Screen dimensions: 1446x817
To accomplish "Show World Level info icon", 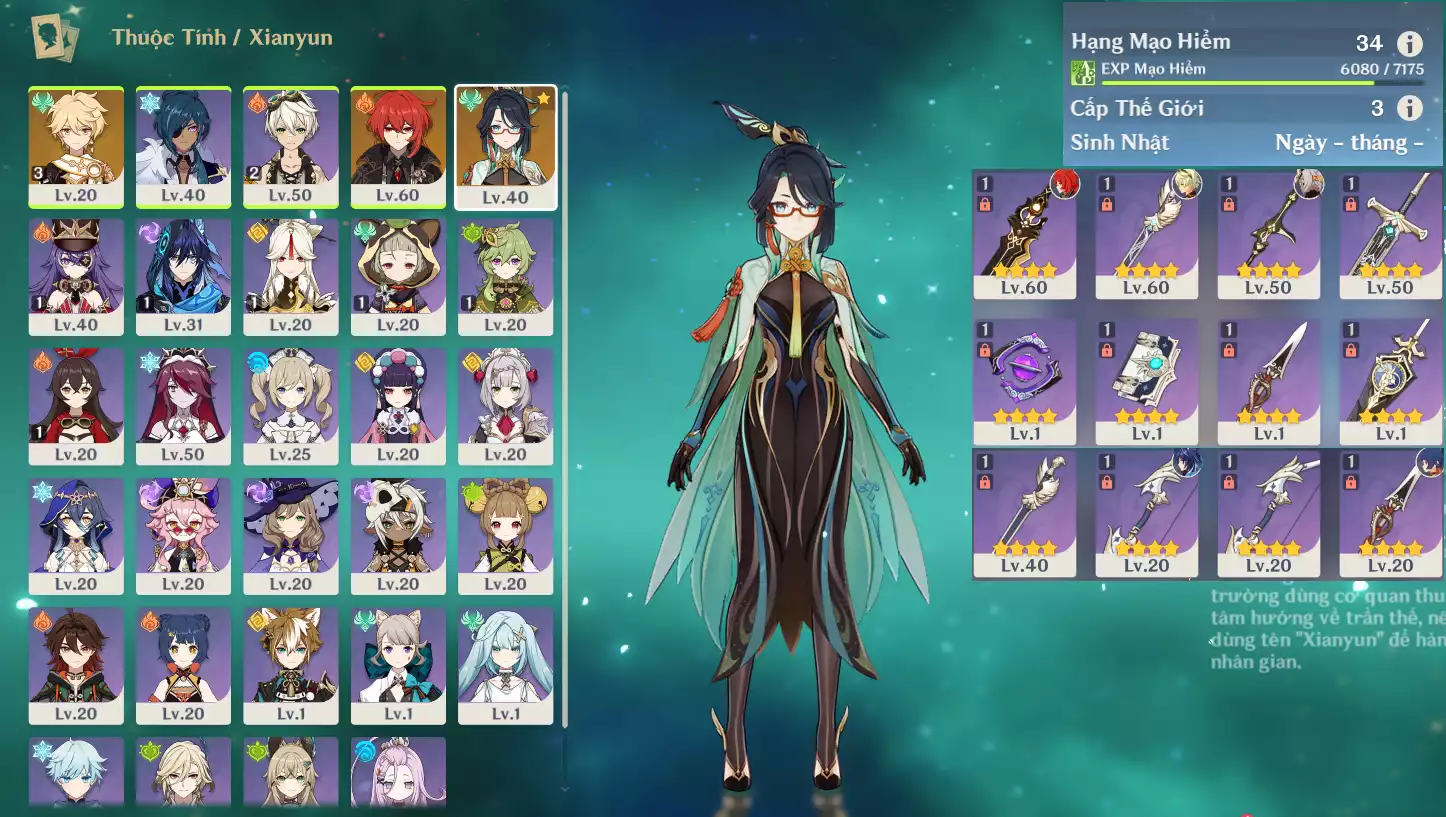I will tap(1409, 108).
